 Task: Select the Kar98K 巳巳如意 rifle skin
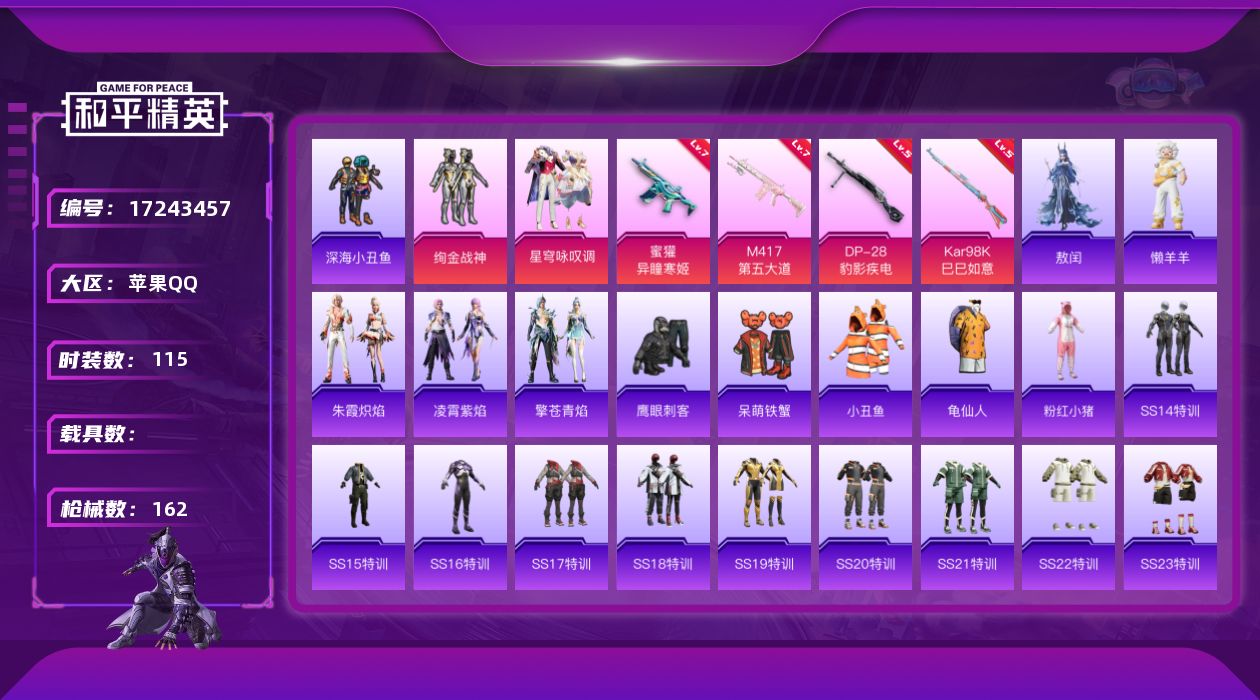pos(967,211)
